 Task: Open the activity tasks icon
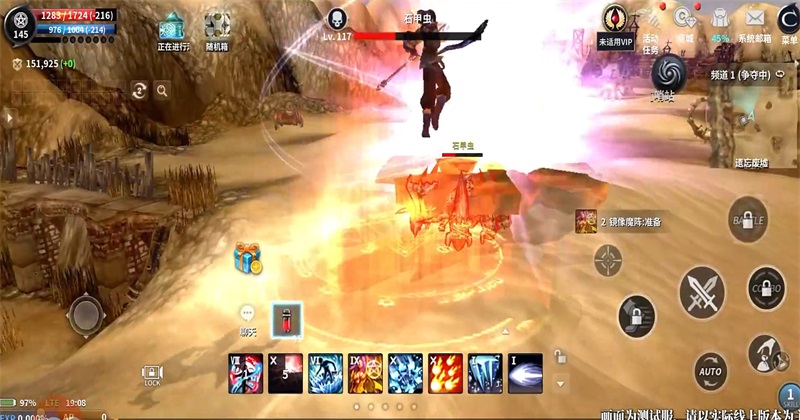point(652,21)
